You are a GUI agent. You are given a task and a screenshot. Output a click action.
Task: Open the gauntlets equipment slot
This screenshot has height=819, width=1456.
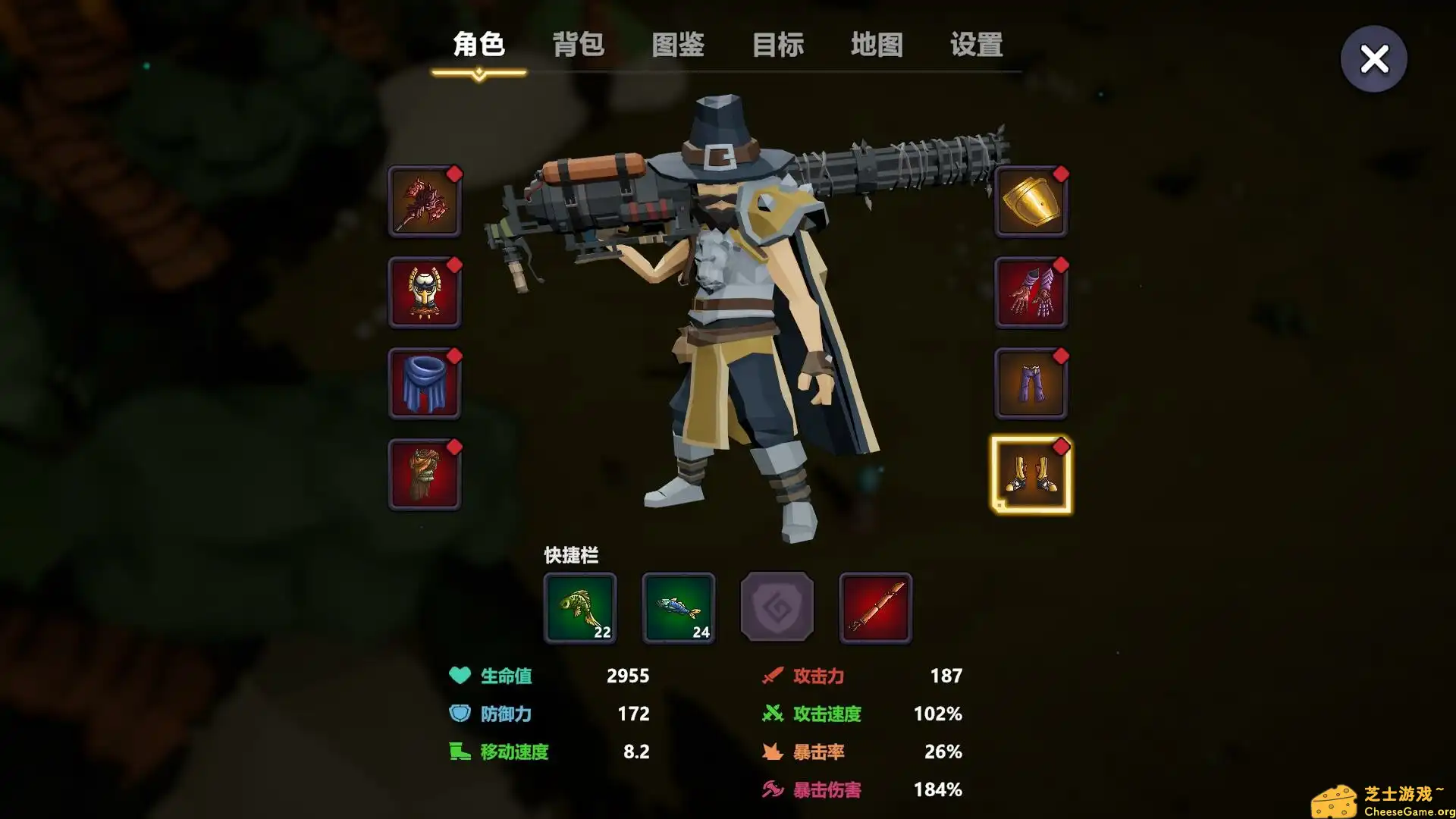coord(1031,293)
